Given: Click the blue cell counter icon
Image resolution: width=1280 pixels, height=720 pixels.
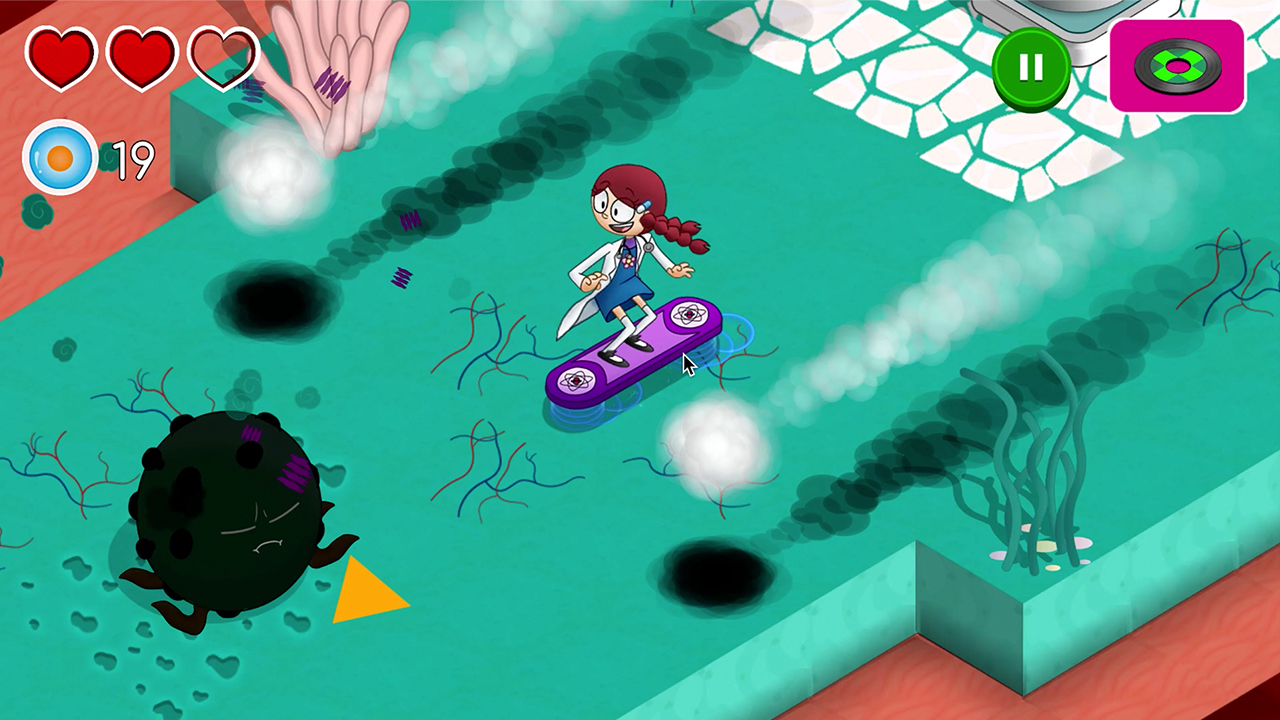Looking at the screenshot, I should pos(60,158).
